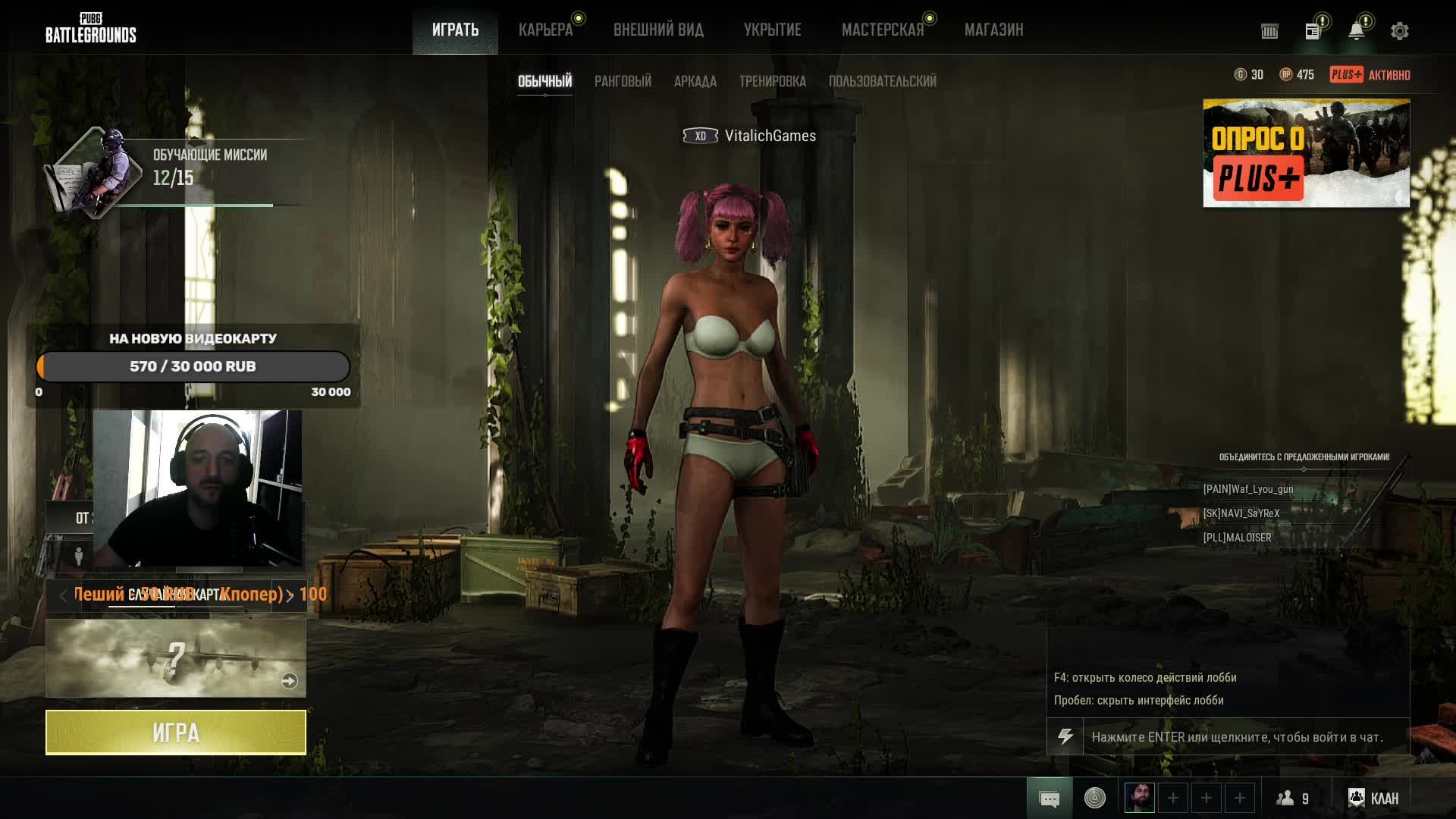
Task: Open the friends list showing 9
Action: (x=1293, y=799)
